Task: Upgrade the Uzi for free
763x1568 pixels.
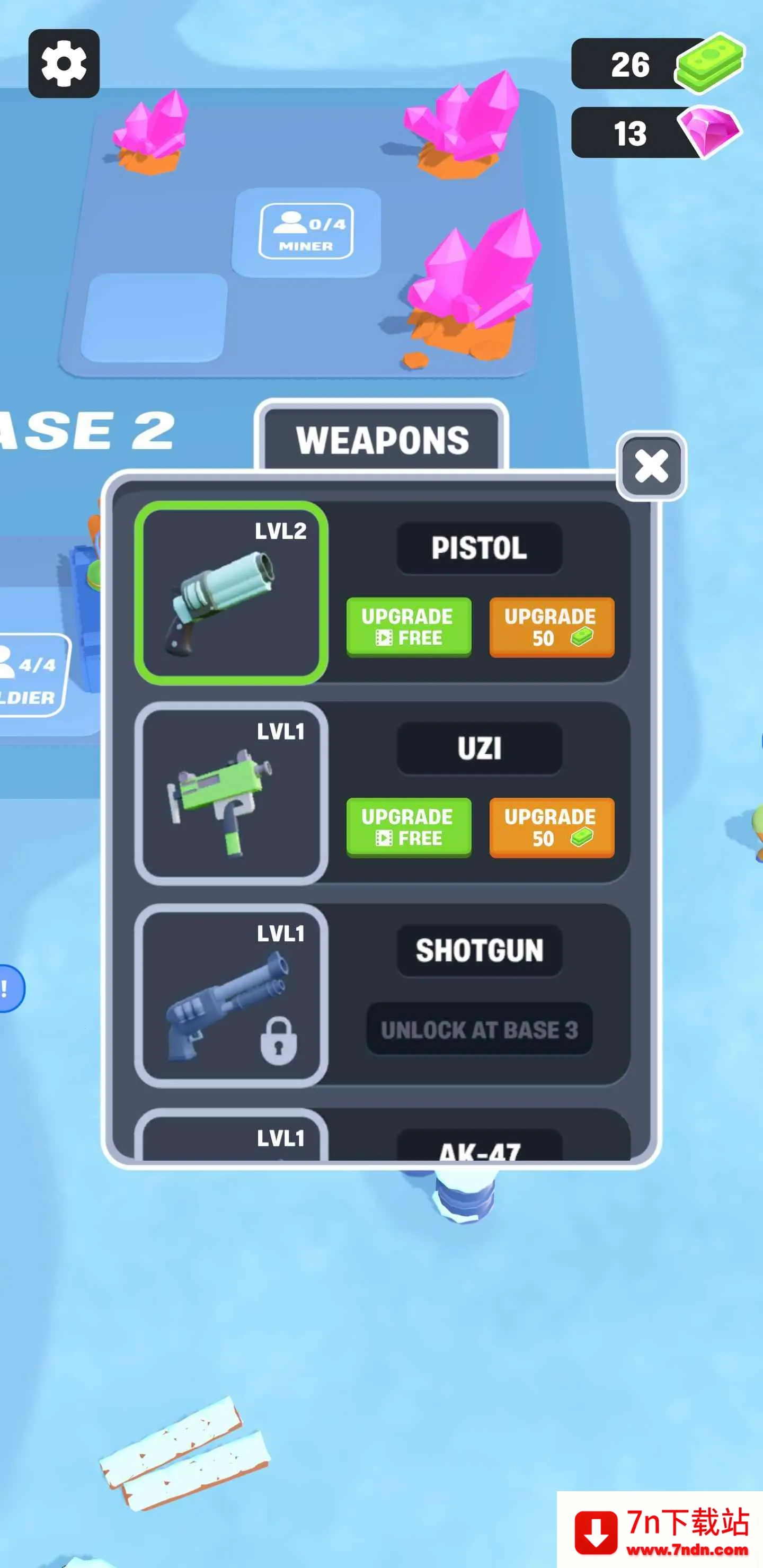Action: tap(409, 826)
